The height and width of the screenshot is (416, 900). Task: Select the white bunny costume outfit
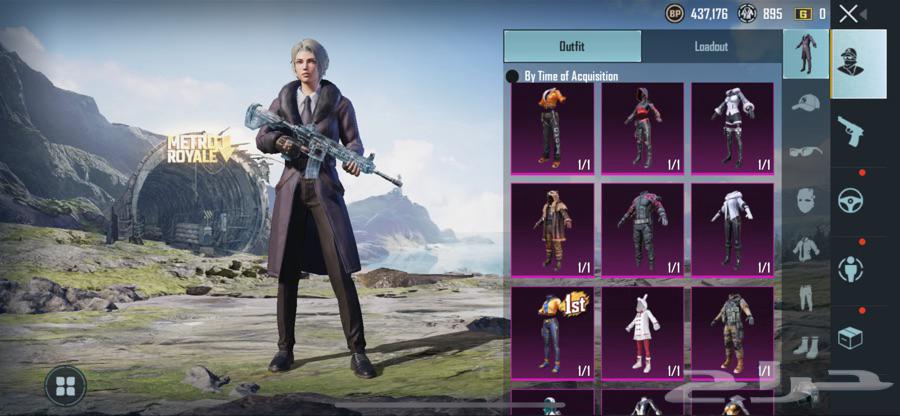[642, 332]
